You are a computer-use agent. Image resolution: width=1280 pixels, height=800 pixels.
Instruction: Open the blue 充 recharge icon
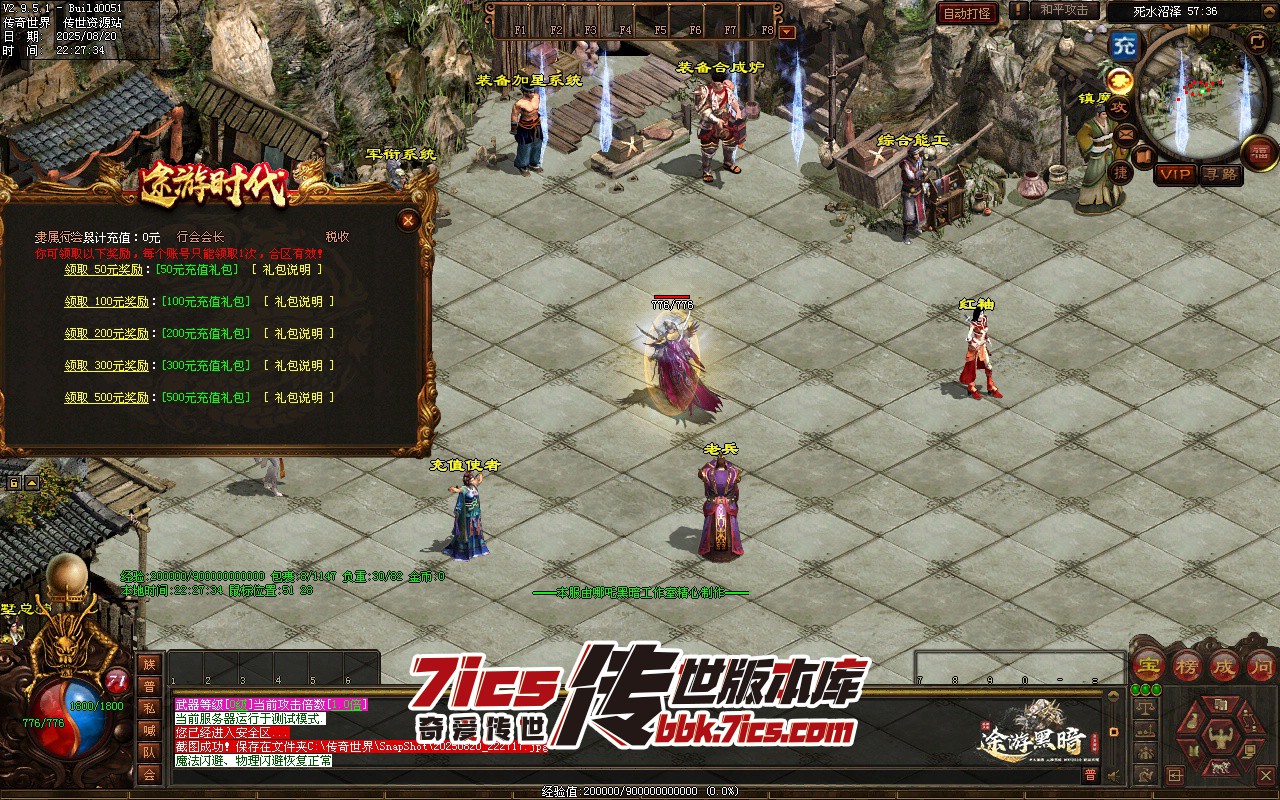click(x=1125, y=45)
